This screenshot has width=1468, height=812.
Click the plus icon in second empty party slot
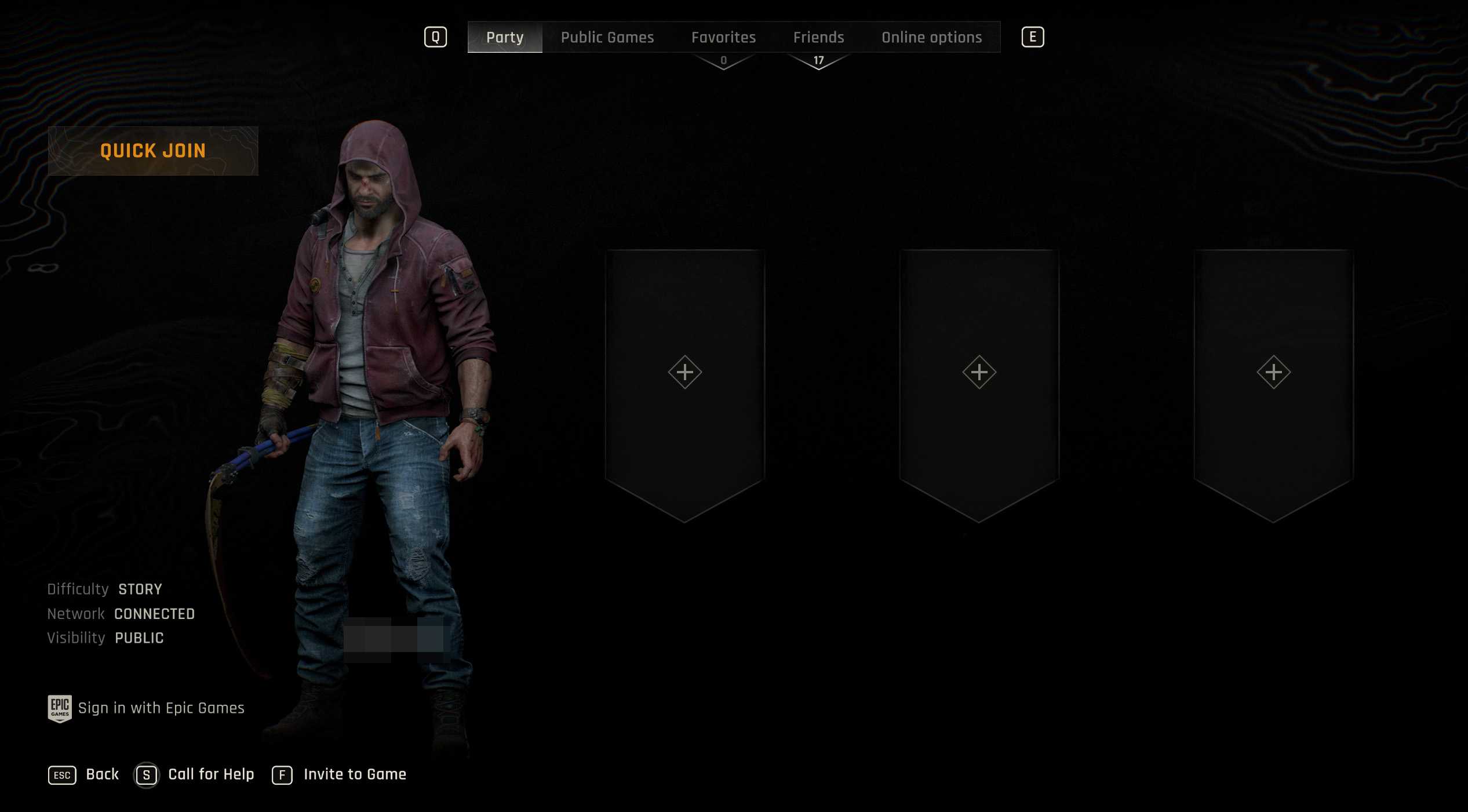[978, 373]
